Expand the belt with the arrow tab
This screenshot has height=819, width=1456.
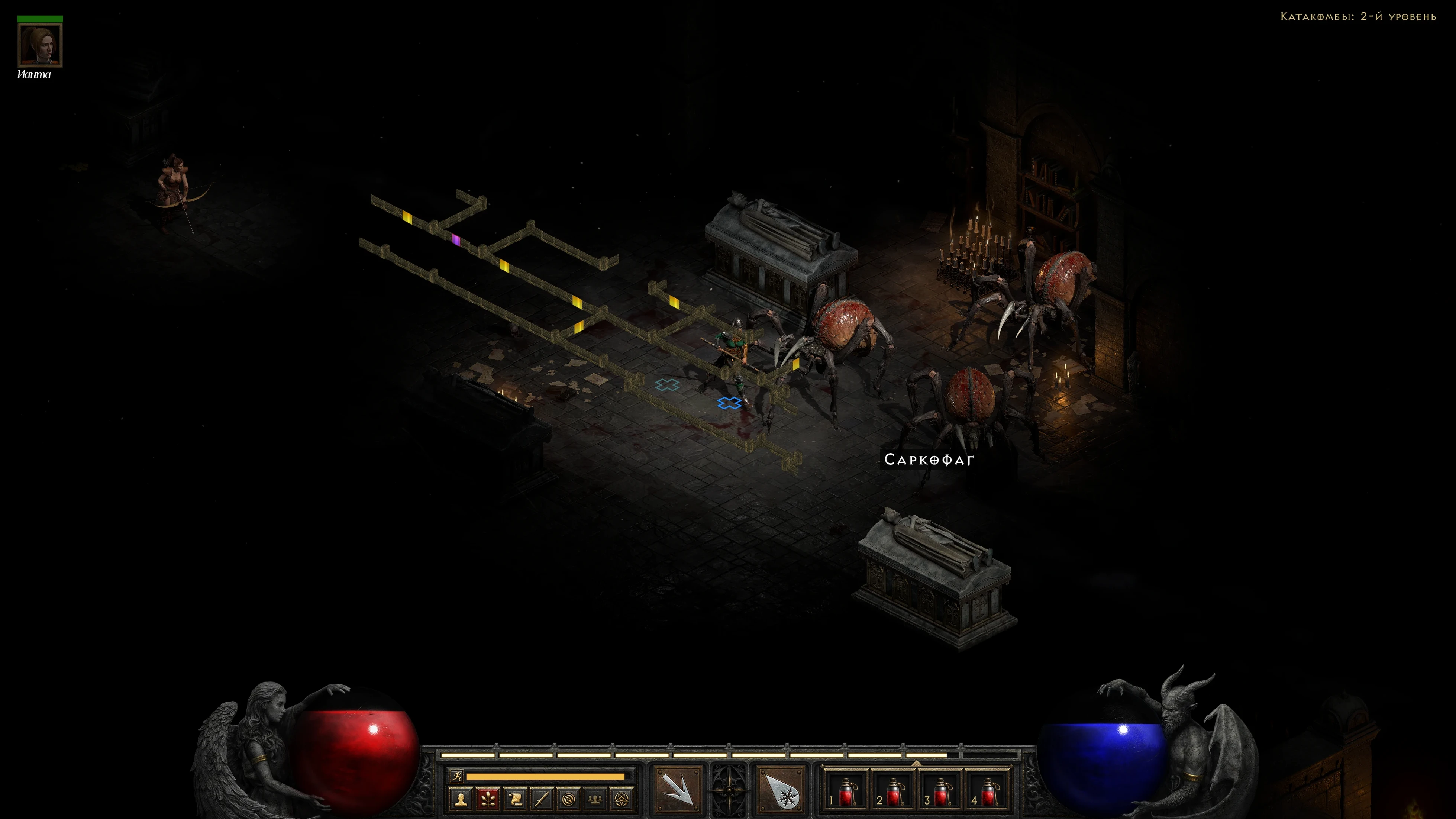click(x=916, y=763)
